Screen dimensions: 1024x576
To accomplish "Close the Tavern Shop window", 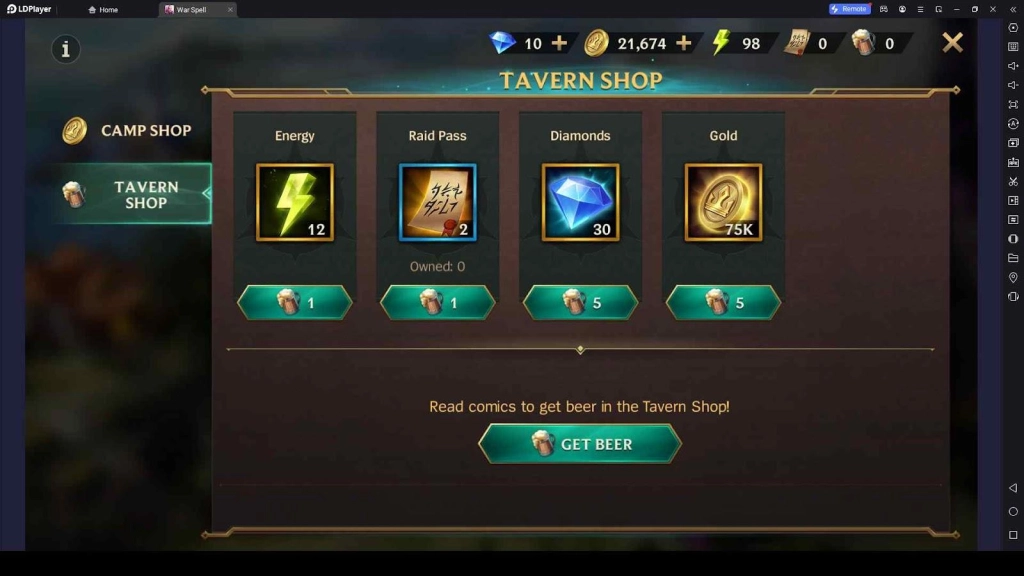I will pyautogui.click(x=952, y=42).
